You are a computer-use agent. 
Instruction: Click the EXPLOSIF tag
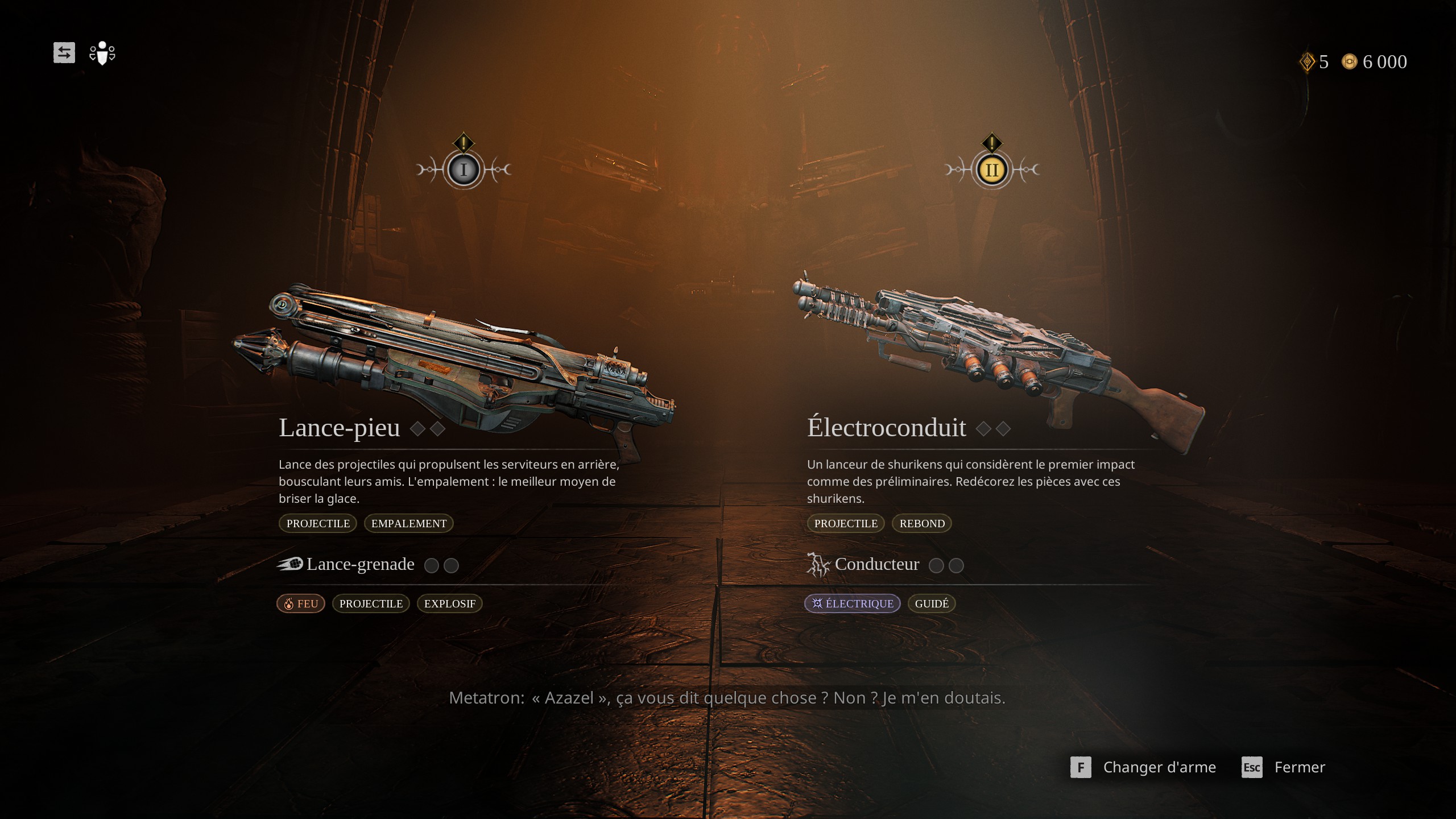tap(449, 603)
